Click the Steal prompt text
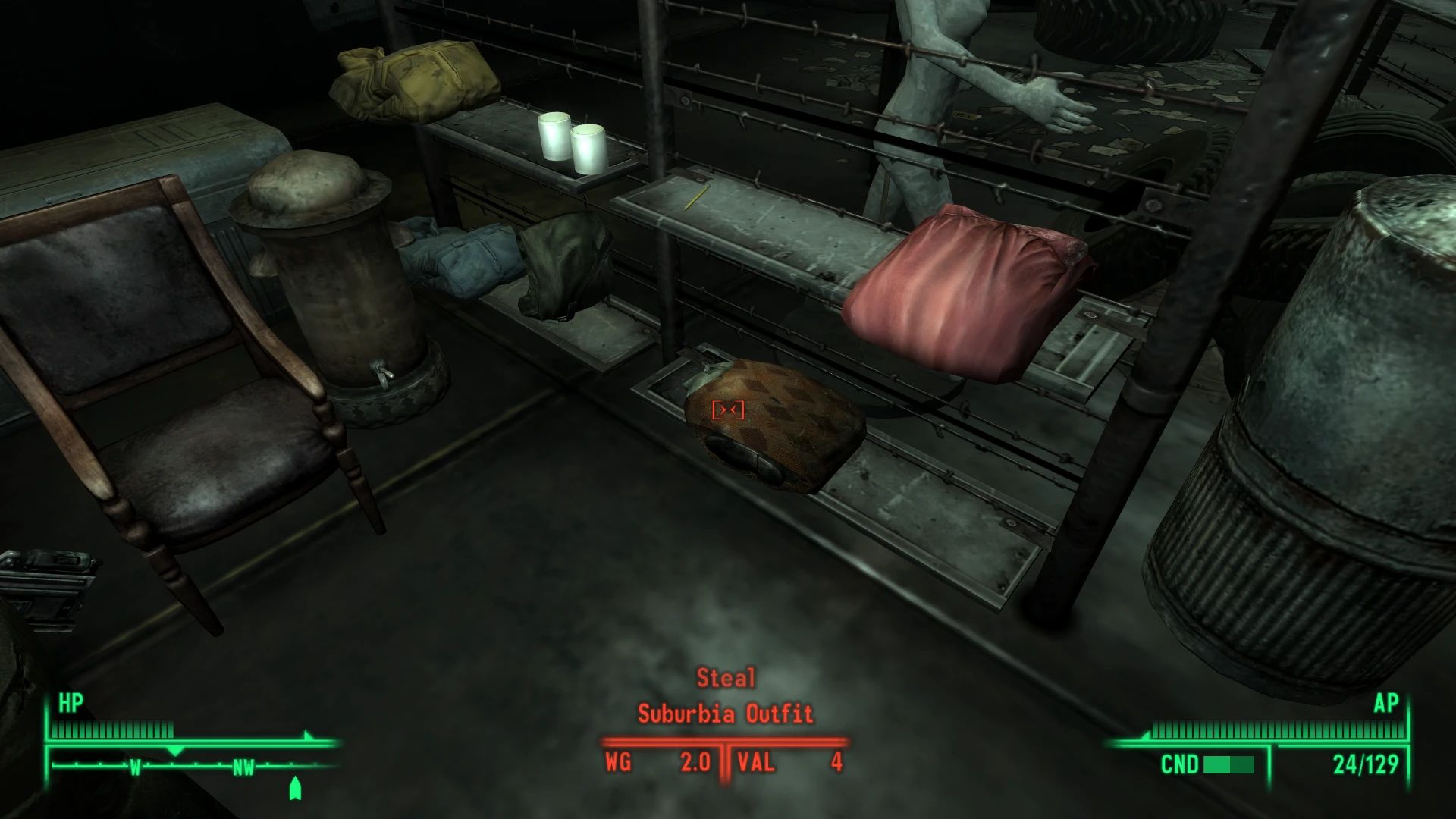 point(726,677)
